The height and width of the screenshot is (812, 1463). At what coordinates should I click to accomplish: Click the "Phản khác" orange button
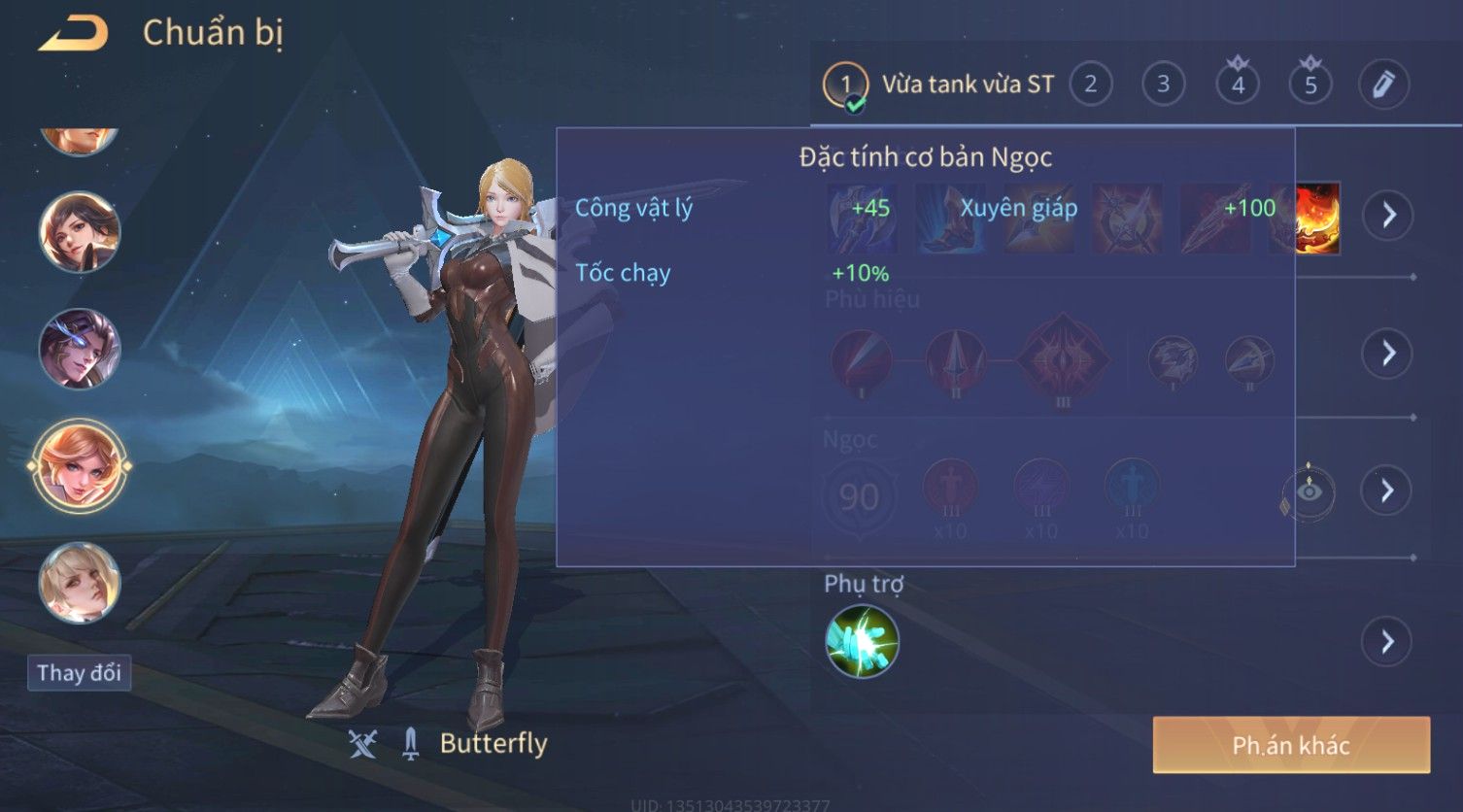(1291, 745)
